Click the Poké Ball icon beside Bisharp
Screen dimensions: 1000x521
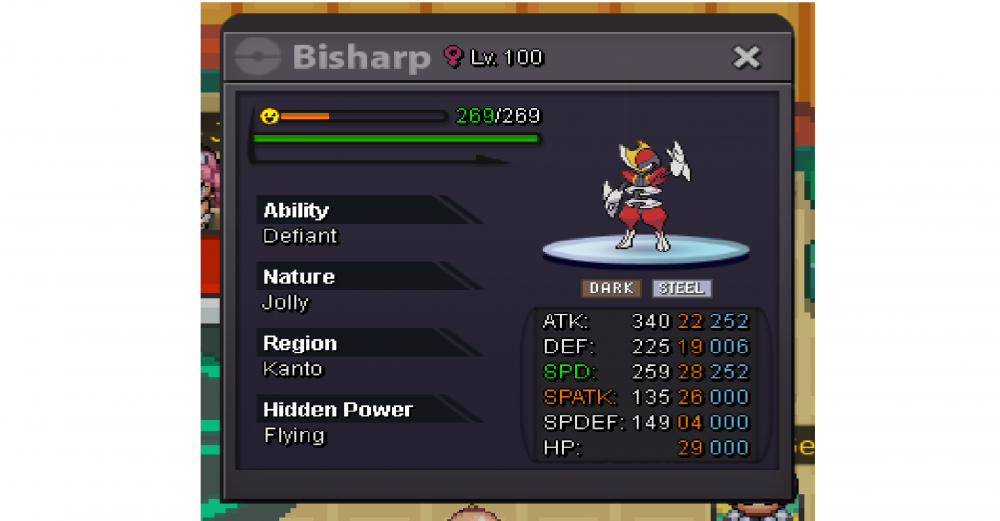[x=257, y=57]
